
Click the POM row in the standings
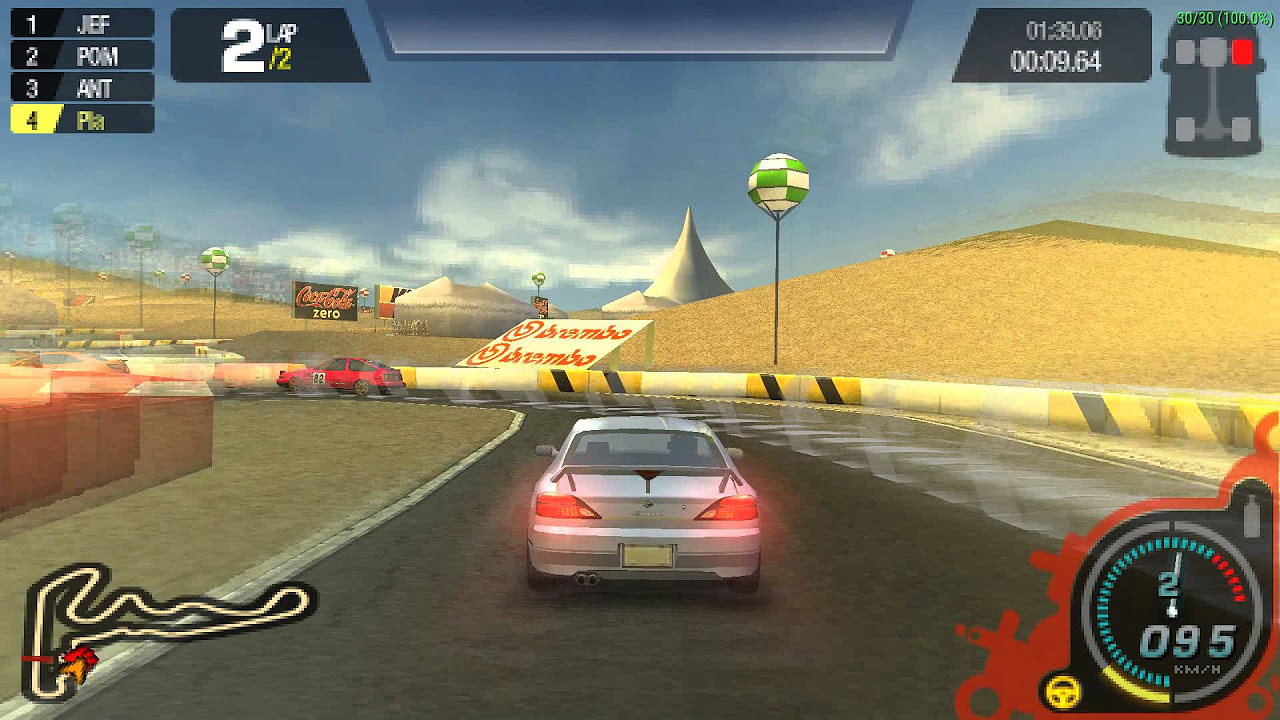pyautogui.click(x=83, y=55)
